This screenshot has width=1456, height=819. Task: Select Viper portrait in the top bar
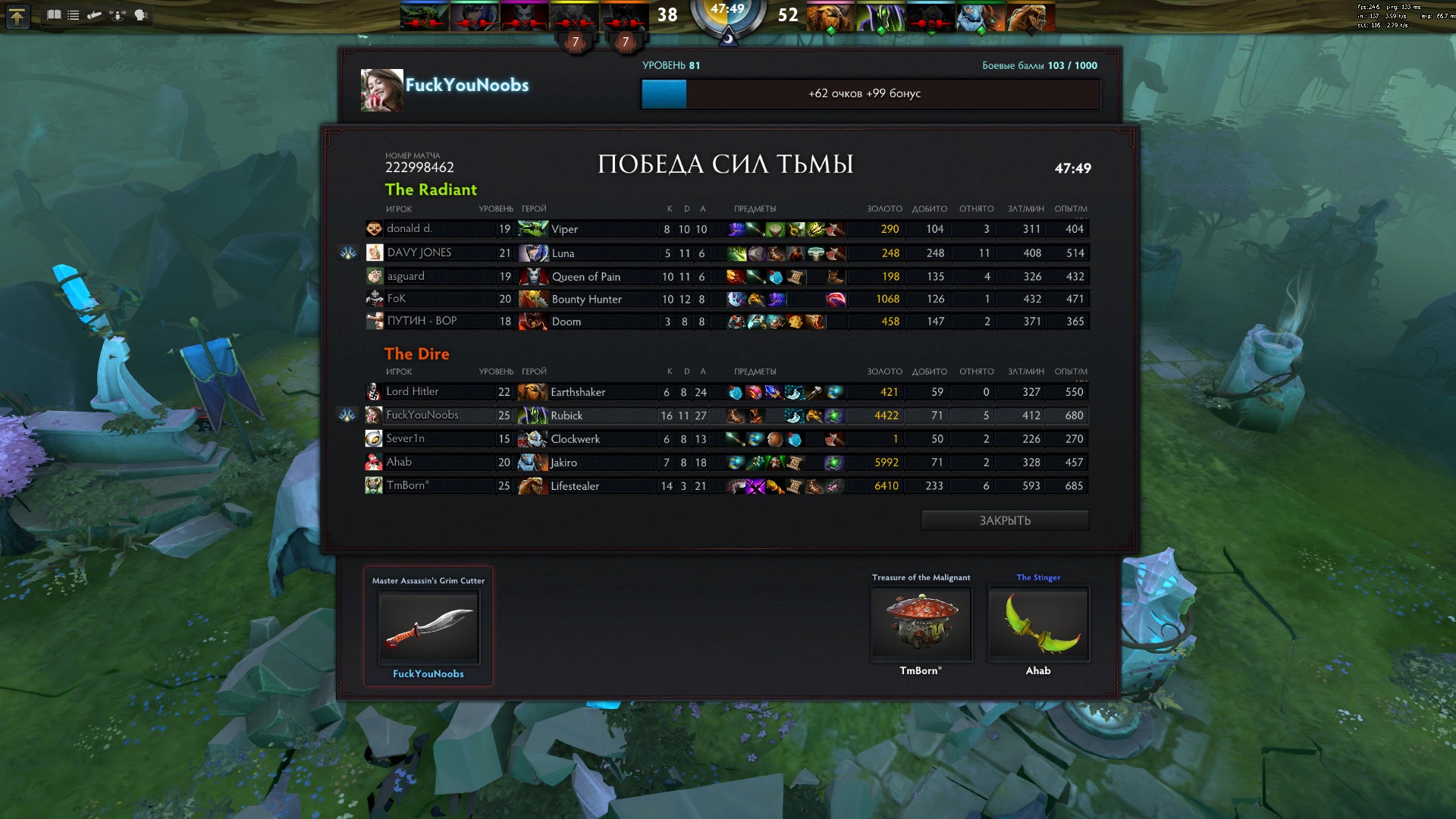[424, 17]
